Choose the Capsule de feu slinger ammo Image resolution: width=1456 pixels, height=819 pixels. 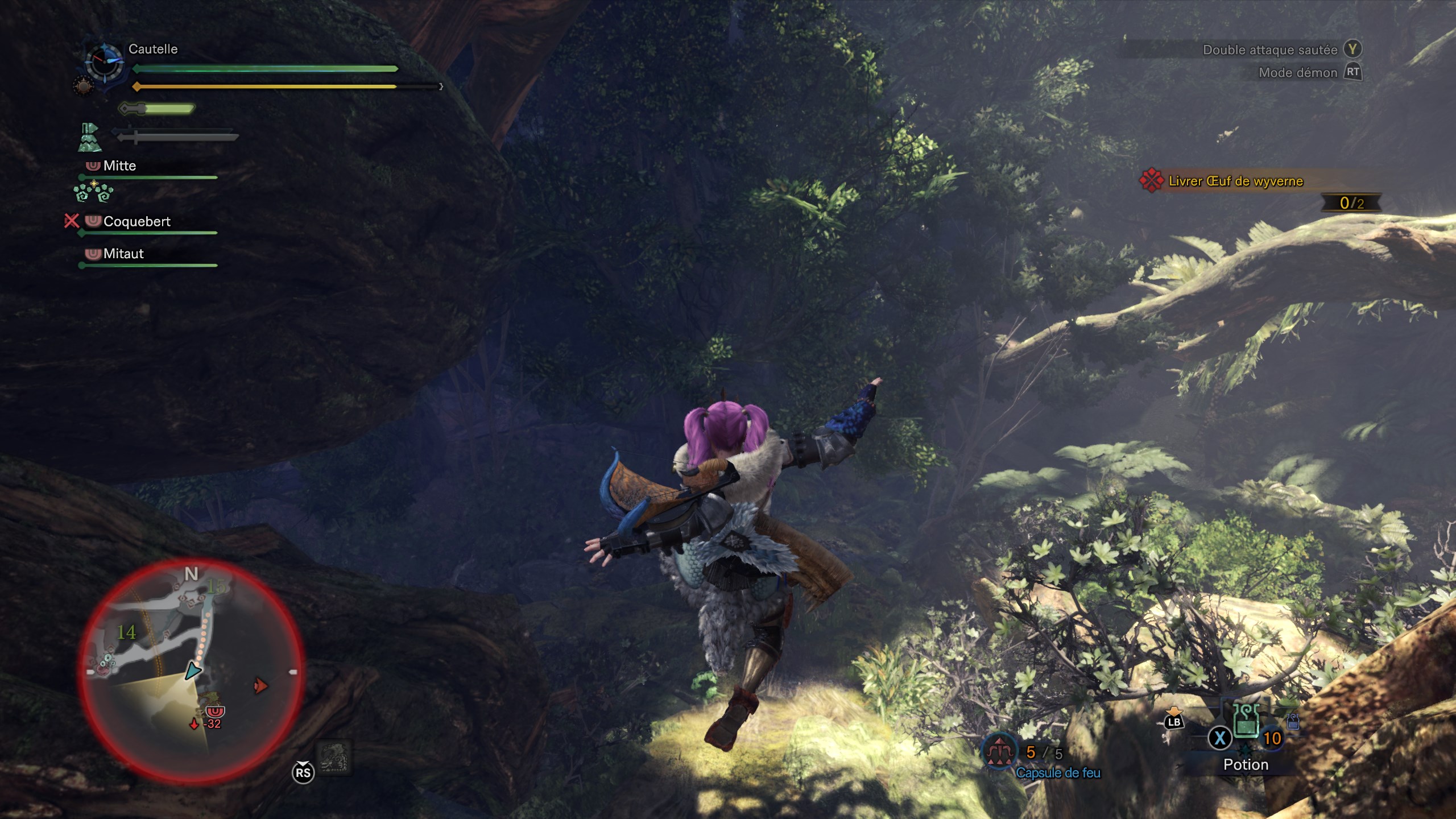(x=999, y=752)
